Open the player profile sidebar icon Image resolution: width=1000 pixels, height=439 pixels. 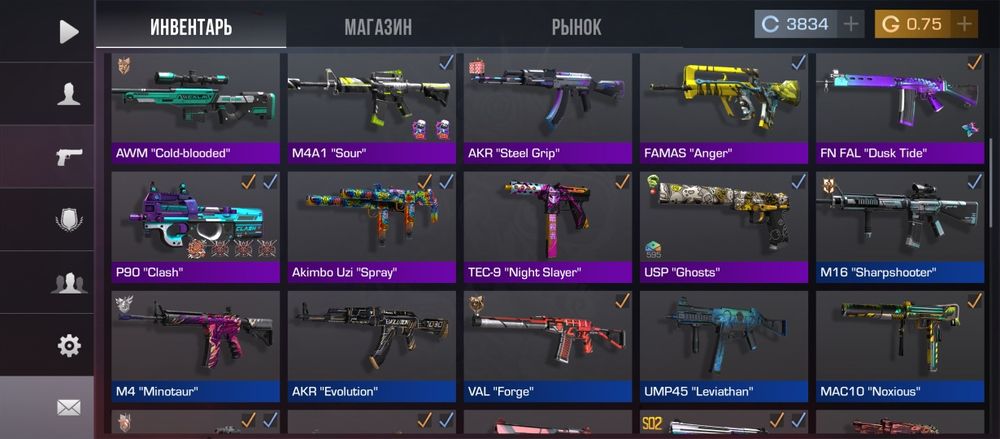68,94
